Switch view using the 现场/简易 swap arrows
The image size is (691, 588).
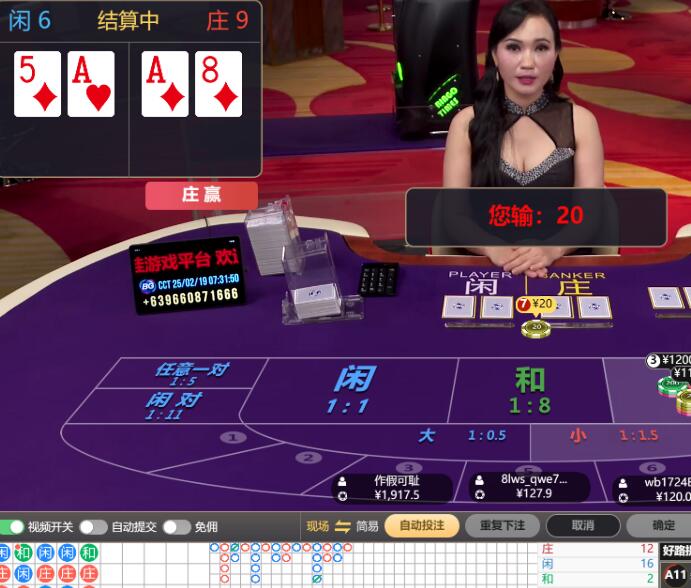(342, 527)
